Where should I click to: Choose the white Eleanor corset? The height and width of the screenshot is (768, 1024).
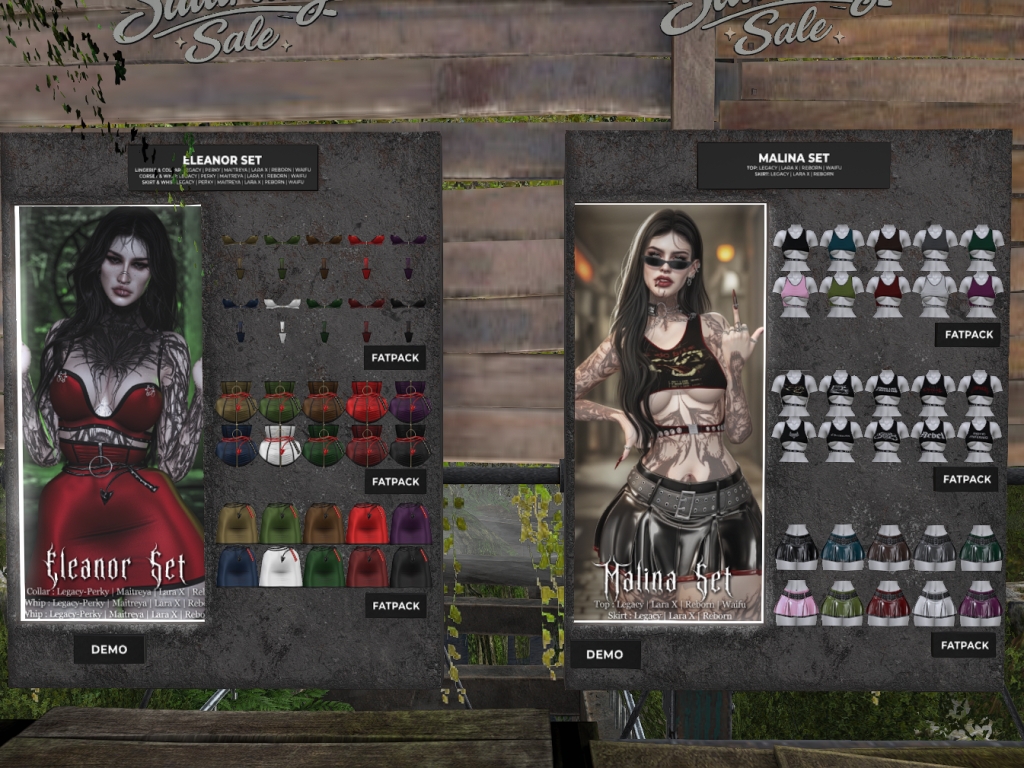point(281,444)
